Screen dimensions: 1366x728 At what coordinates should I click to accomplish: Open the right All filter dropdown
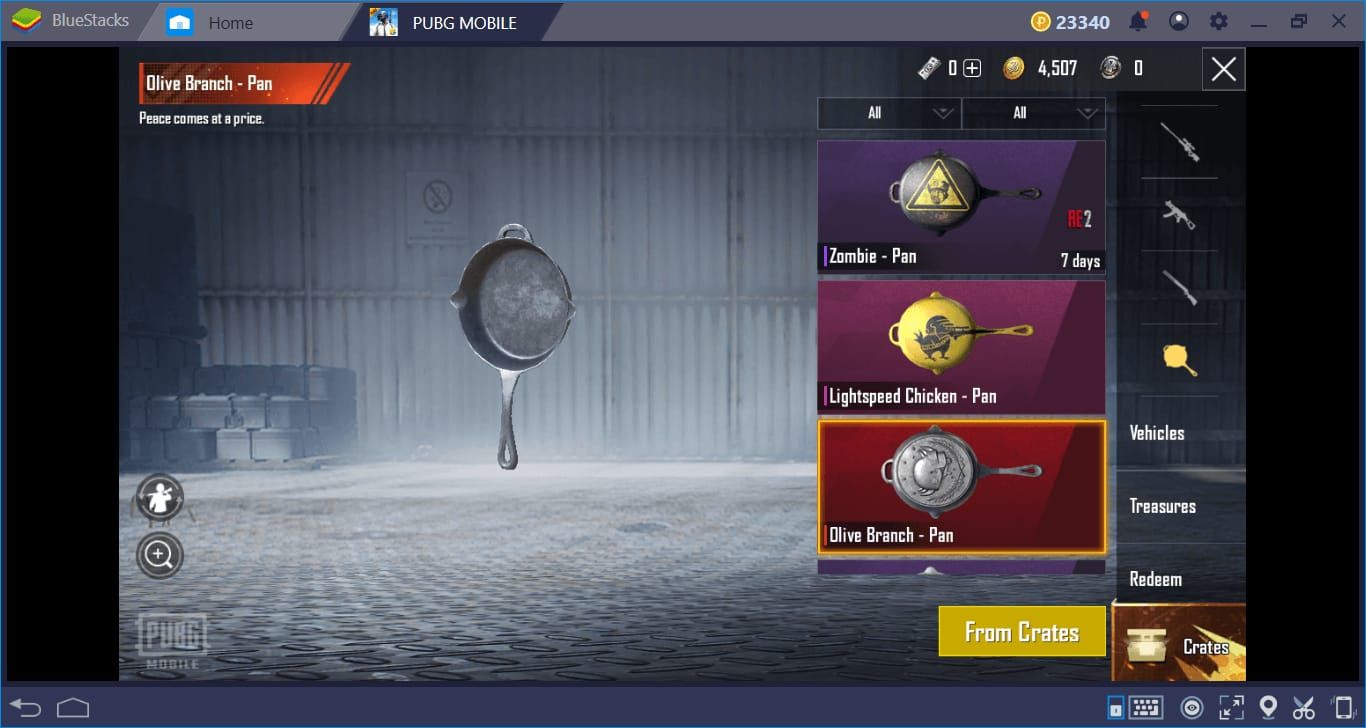[1033, 113]
